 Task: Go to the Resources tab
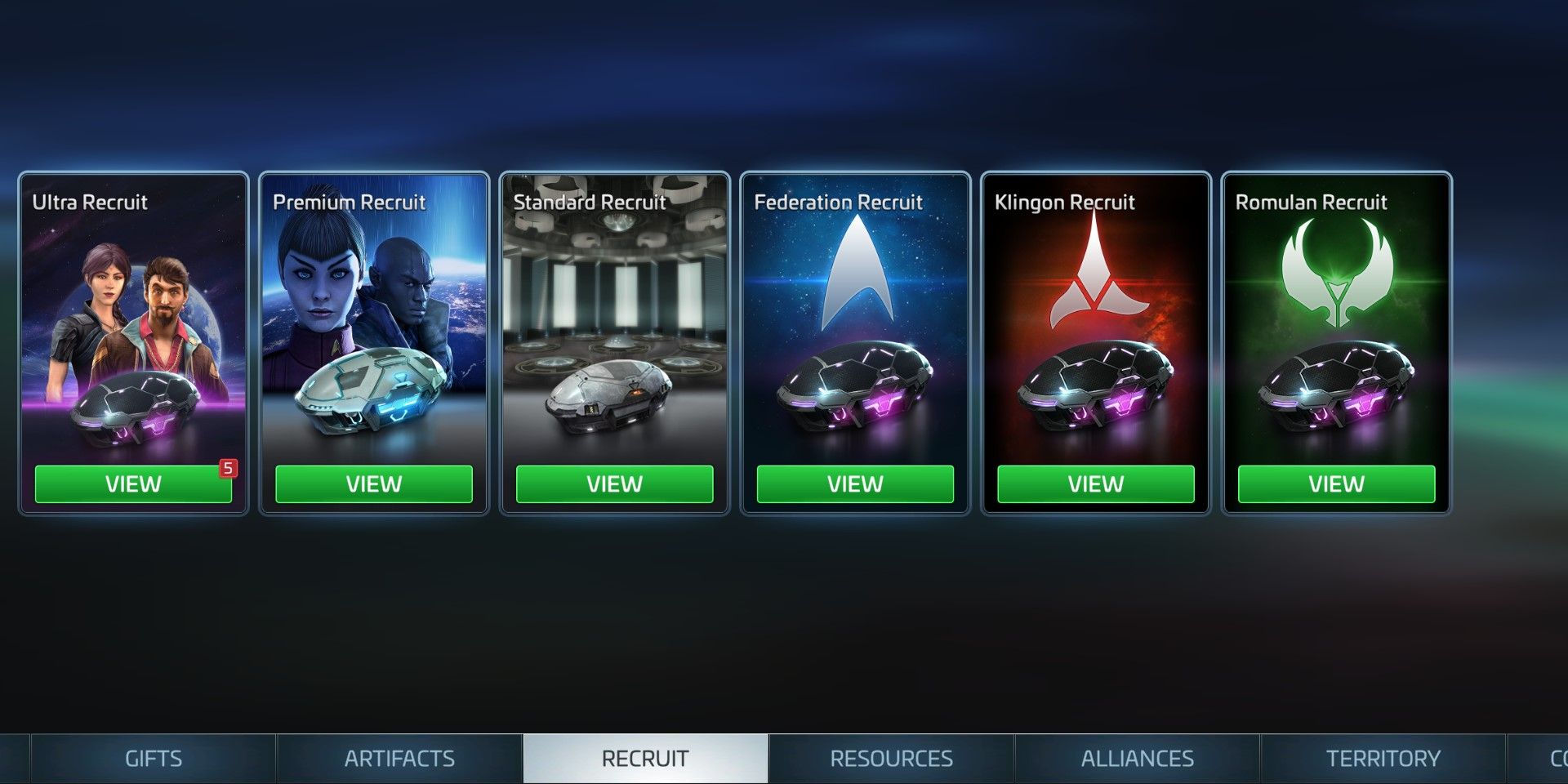pyautogui.click(x=891, y=759)
